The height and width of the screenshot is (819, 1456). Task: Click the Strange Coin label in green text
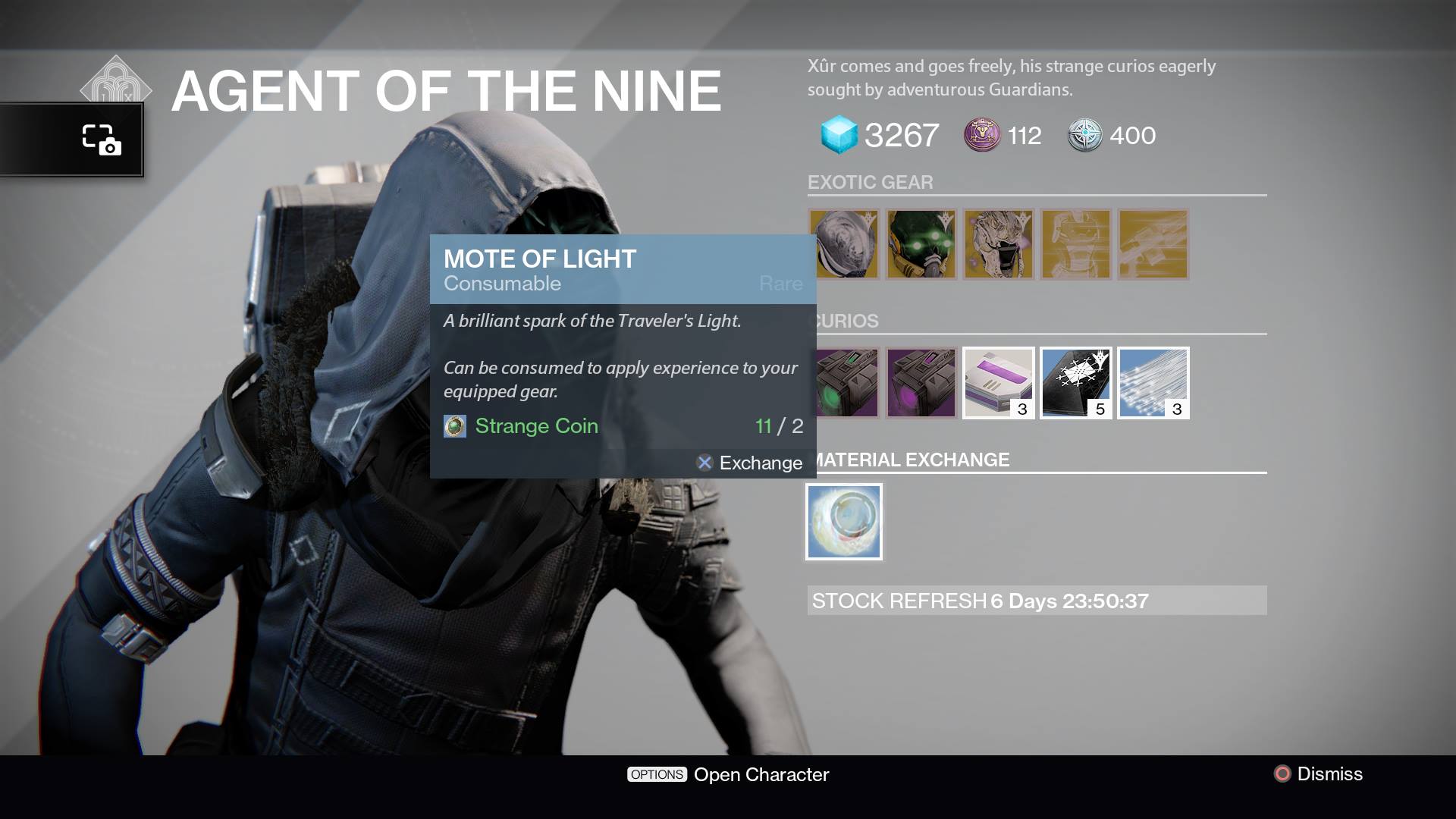(x=536, y=426)
